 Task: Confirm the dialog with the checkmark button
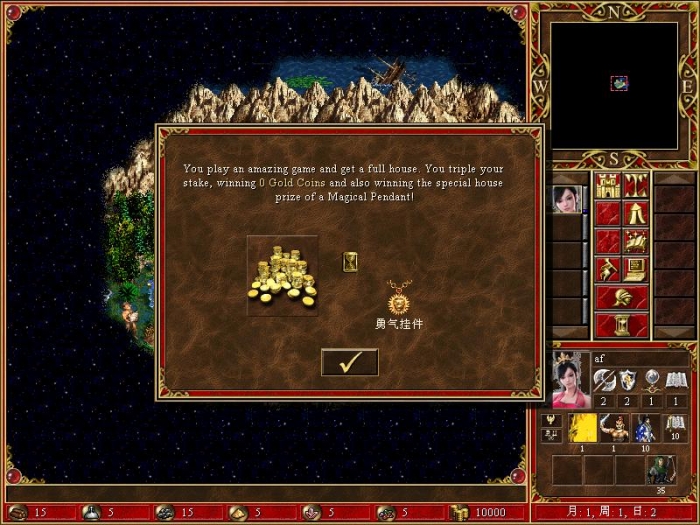pyautogui.click(x=349, y=362)
